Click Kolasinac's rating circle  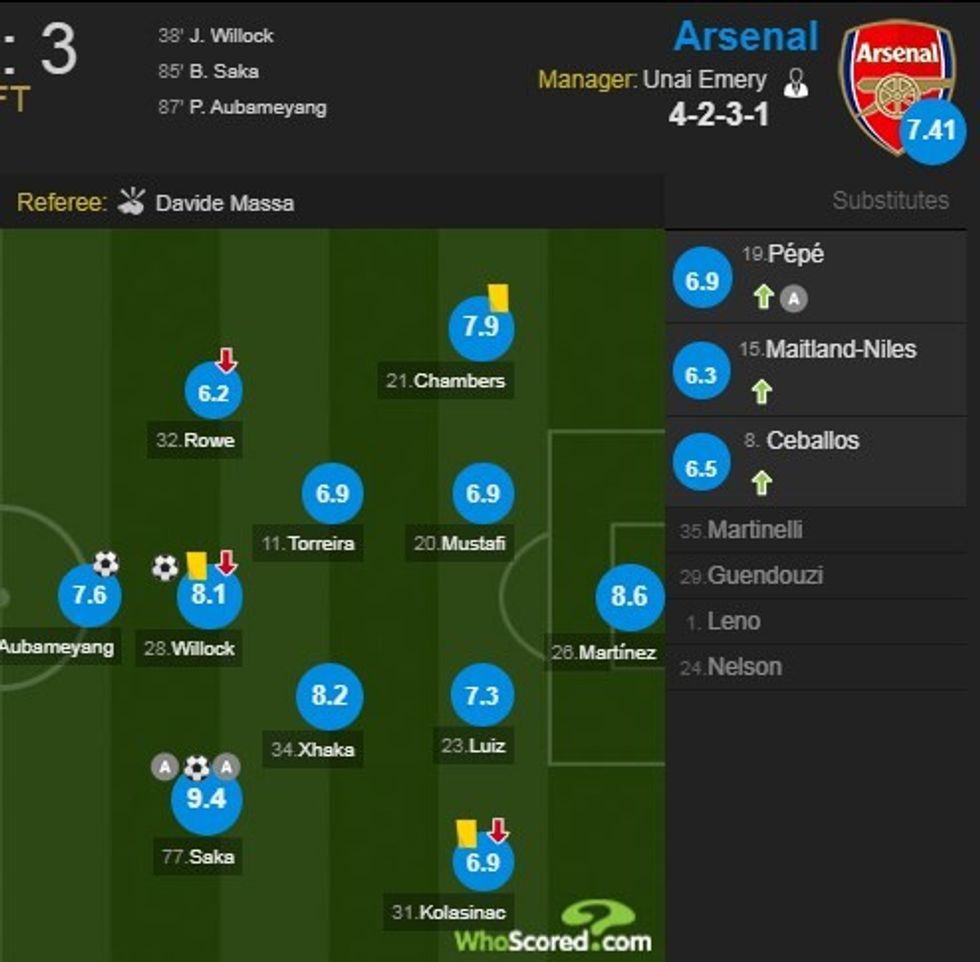(x=482, y=861)
